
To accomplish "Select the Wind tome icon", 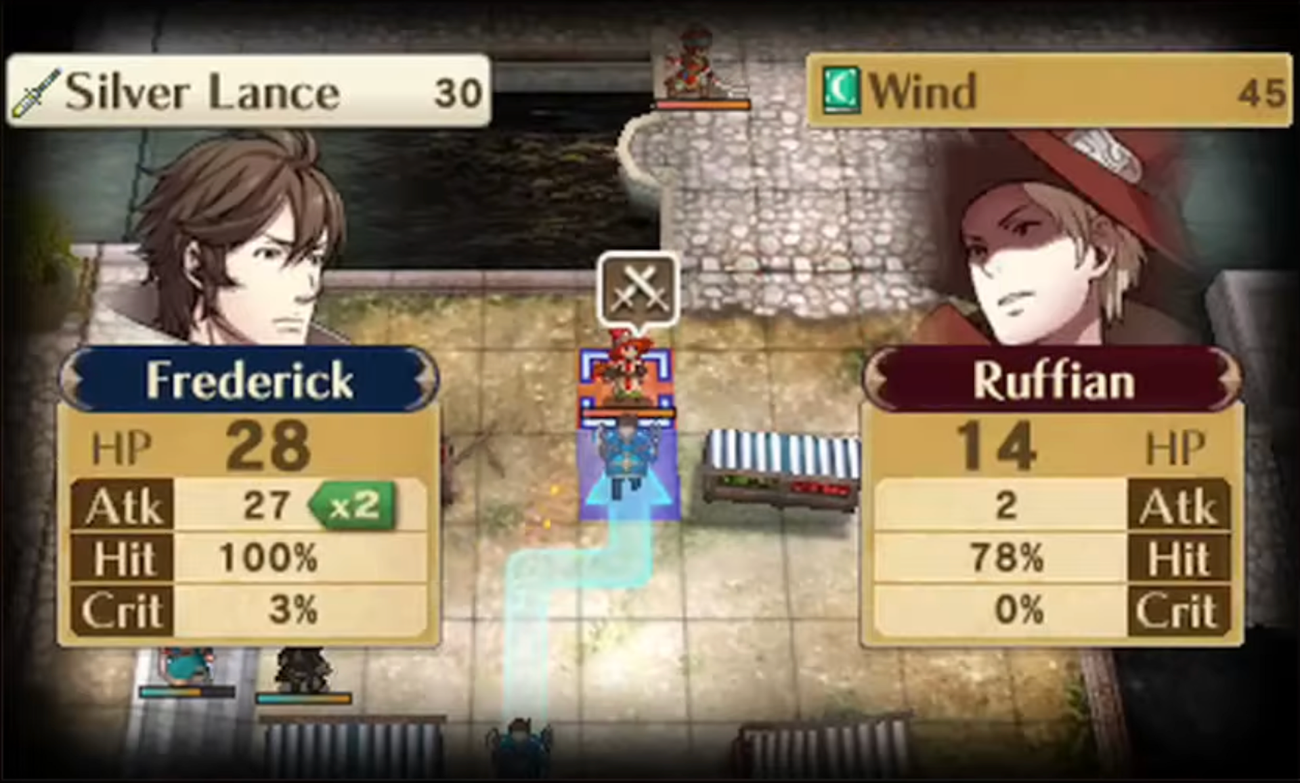I will [x=845, y=90].
